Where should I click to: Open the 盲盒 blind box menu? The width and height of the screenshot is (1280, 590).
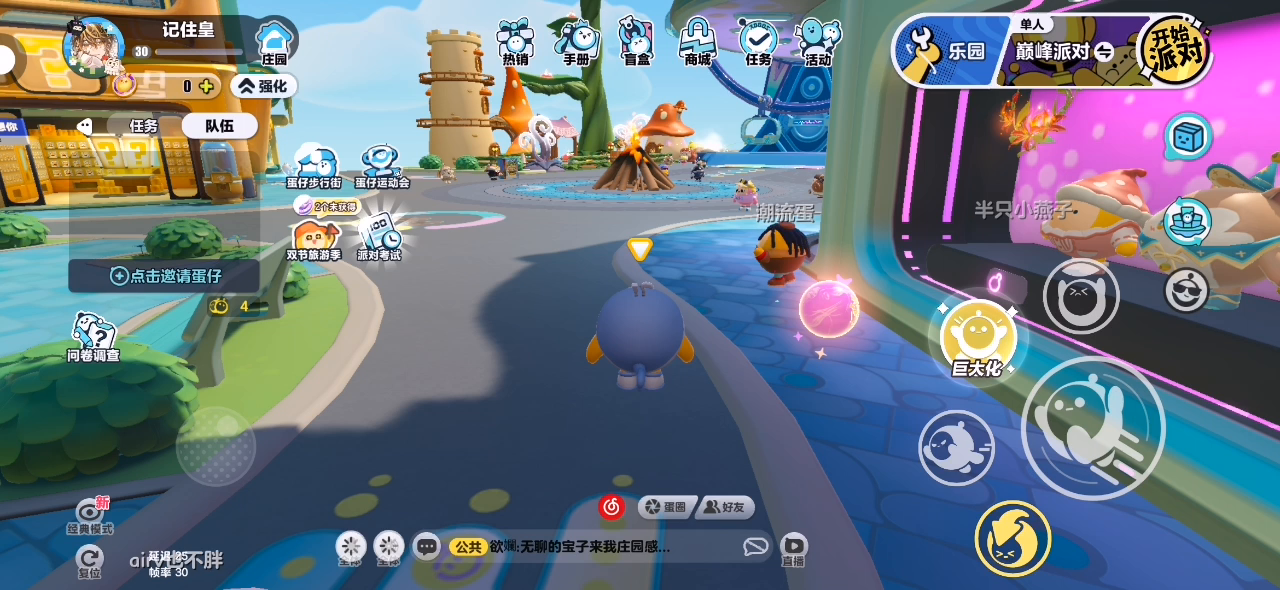636,42
